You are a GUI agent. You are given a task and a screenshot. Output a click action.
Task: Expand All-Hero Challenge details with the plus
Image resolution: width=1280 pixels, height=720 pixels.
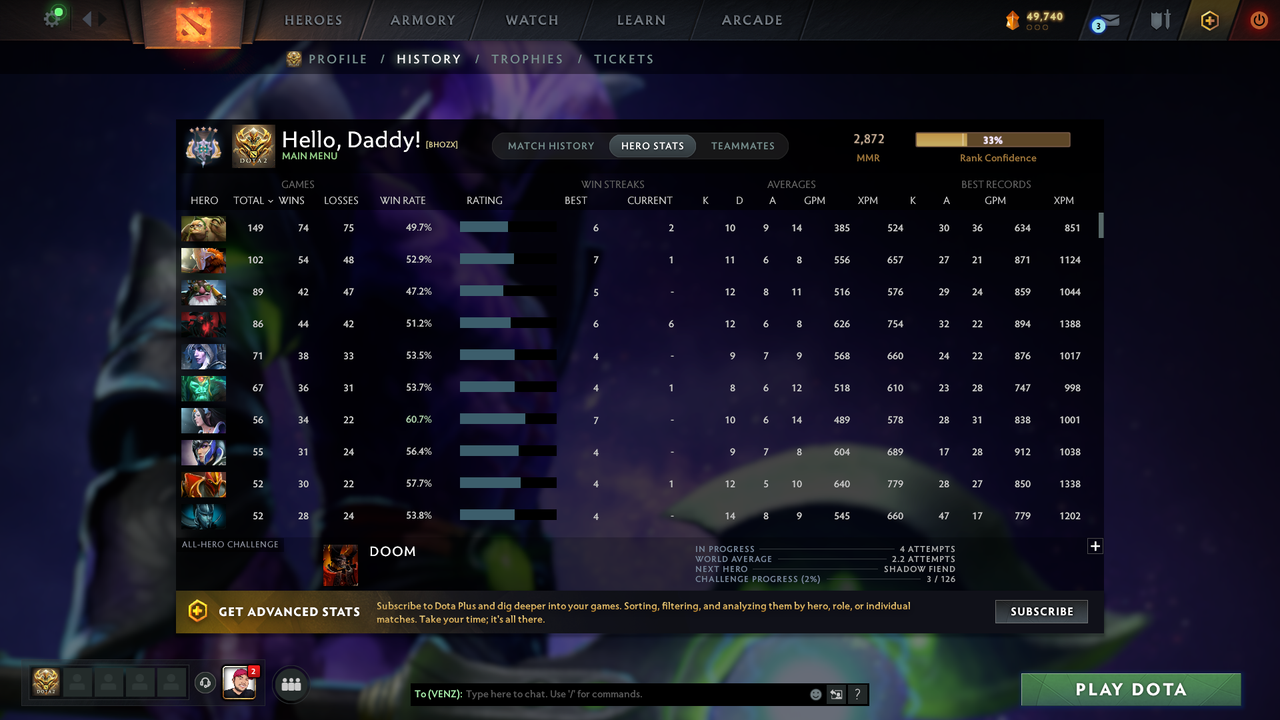coord(1095,546)
